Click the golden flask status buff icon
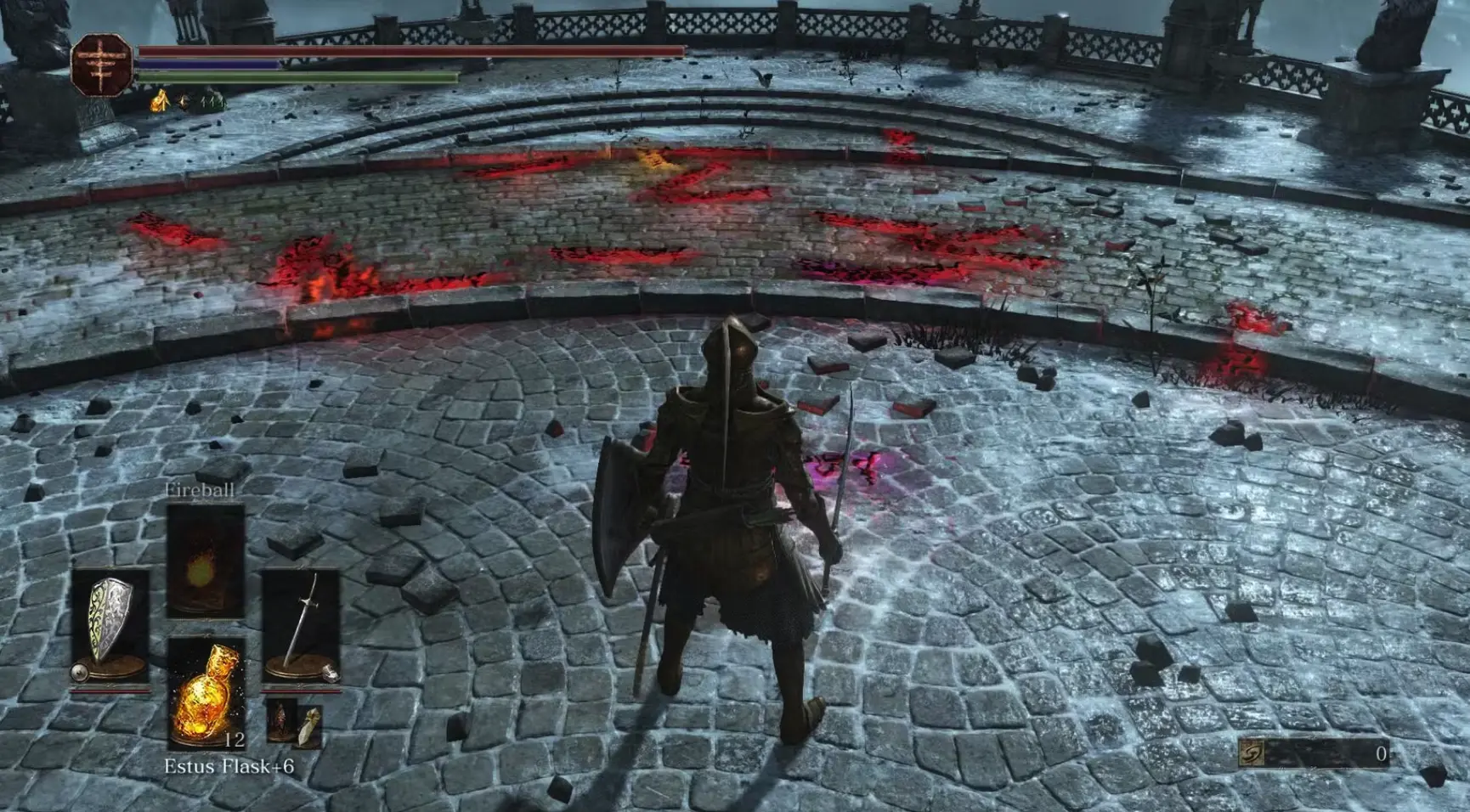The image size is (1470, 812). pyautogui.click(x=160, y=103)
